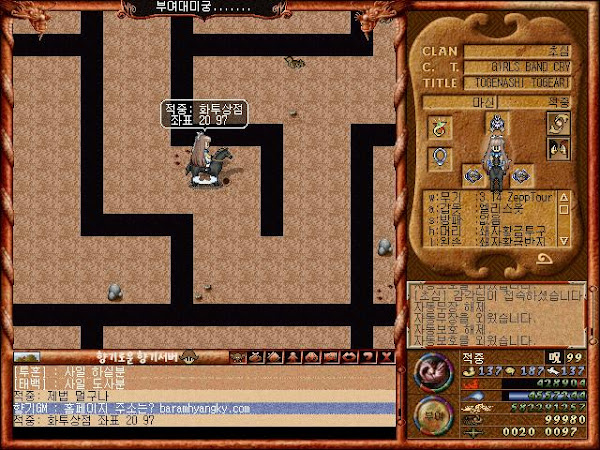Select the left hand equipment slot
The image size is (600, 450).
click(474, 176)
